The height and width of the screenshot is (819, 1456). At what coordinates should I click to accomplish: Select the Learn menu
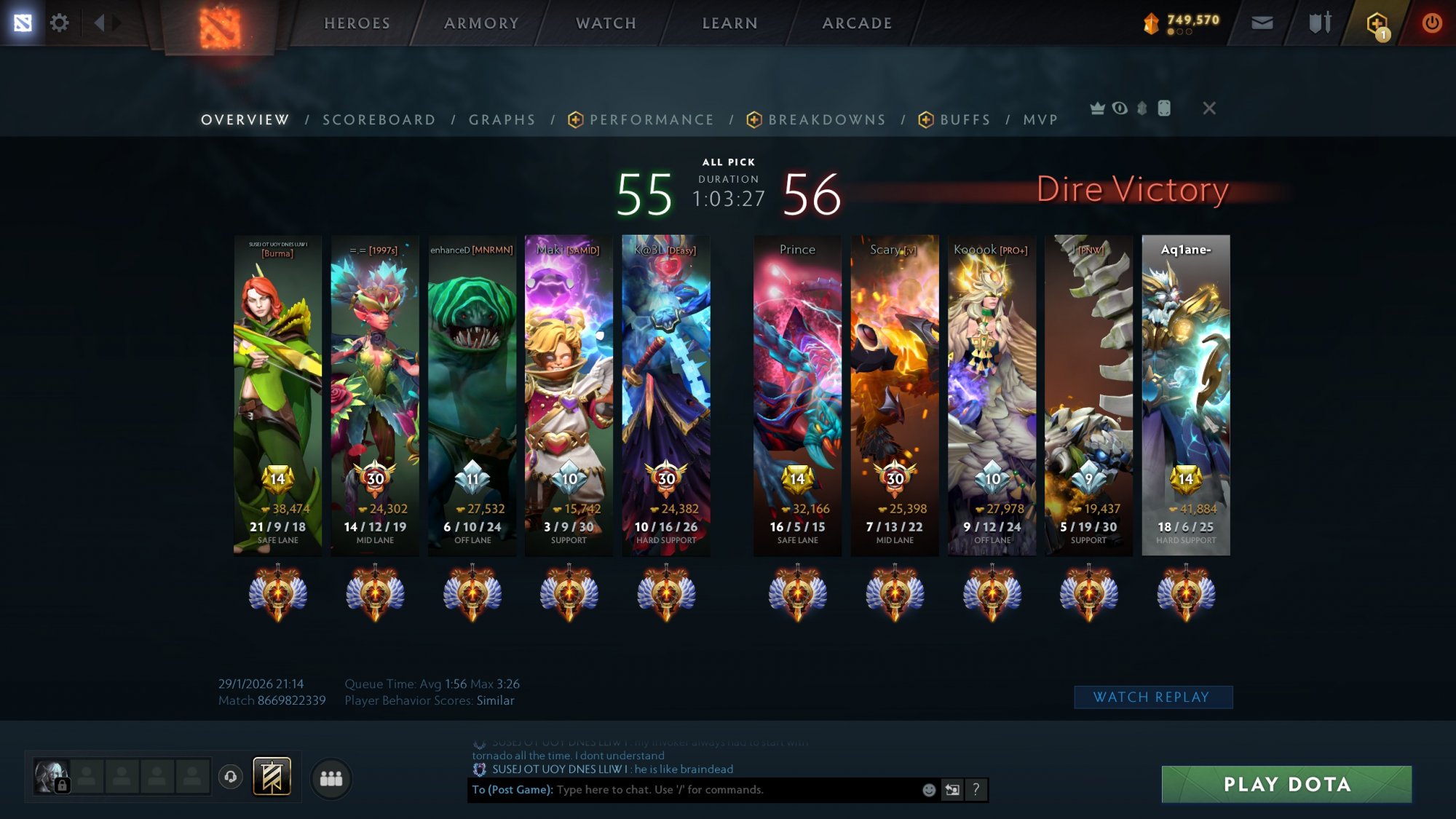pos(729,23)
